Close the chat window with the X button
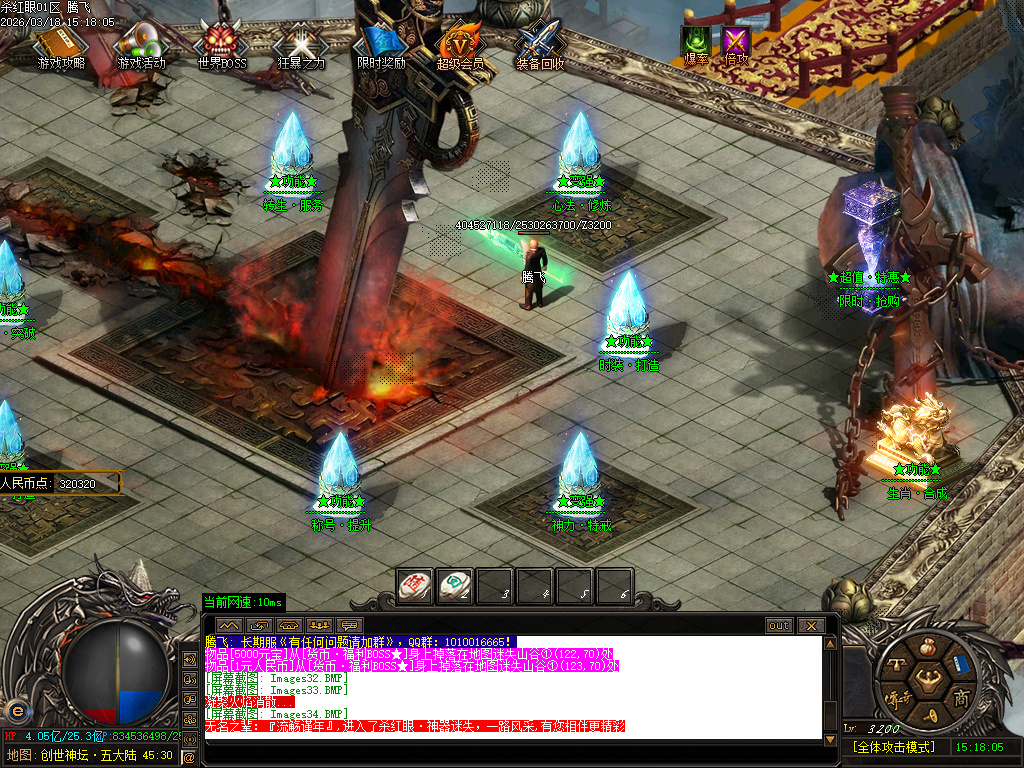This screenshot has width=1024, height=768. pos(810,625)
